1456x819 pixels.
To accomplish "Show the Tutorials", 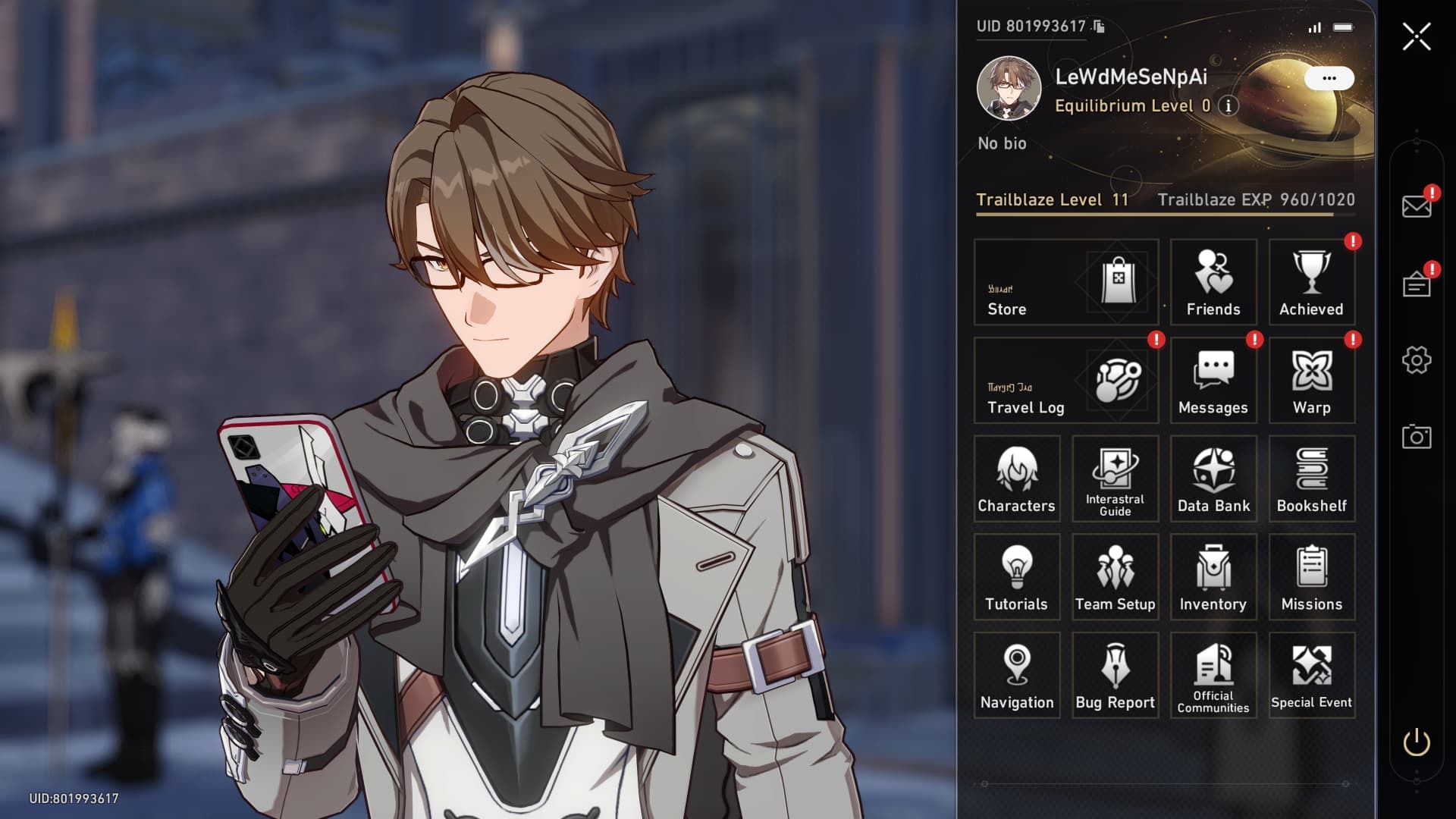I will (1016, 577).
